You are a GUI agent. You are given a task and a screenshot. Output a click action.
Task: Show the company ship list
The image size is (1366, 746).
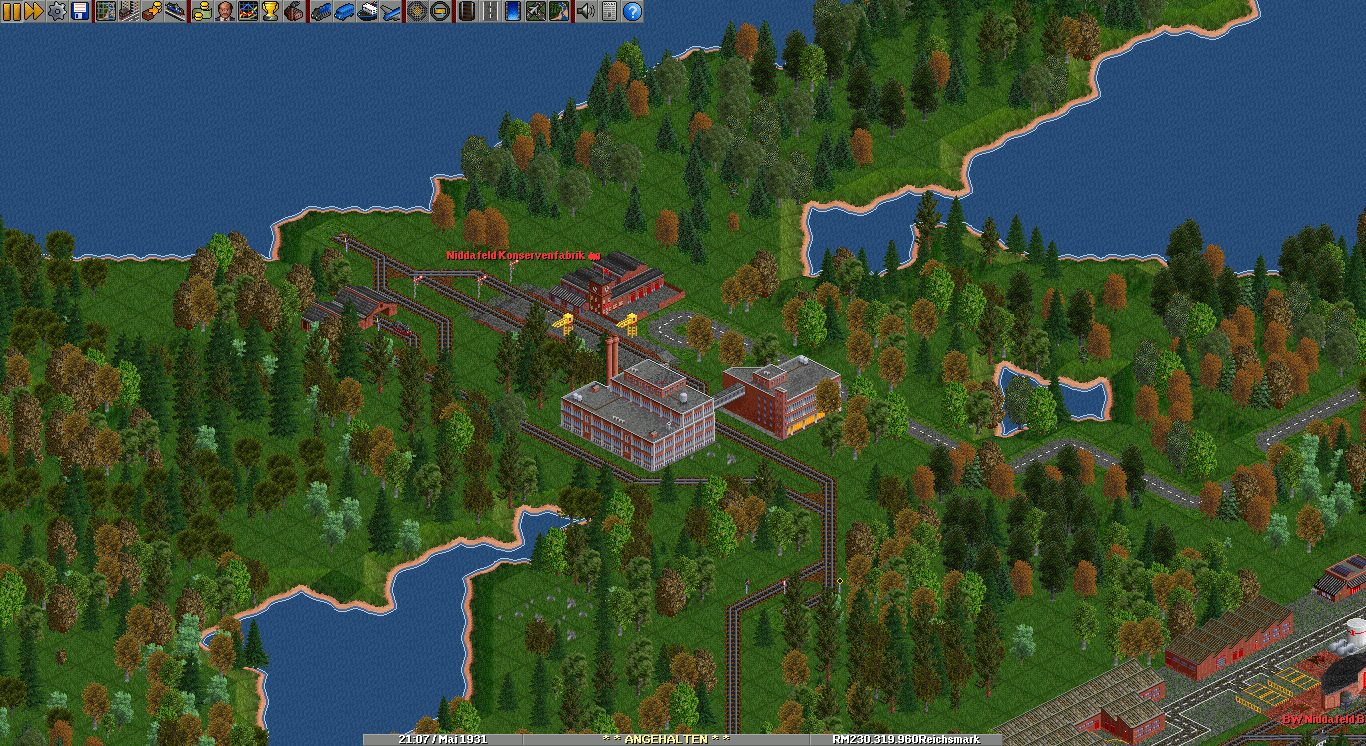coord(367,11)
